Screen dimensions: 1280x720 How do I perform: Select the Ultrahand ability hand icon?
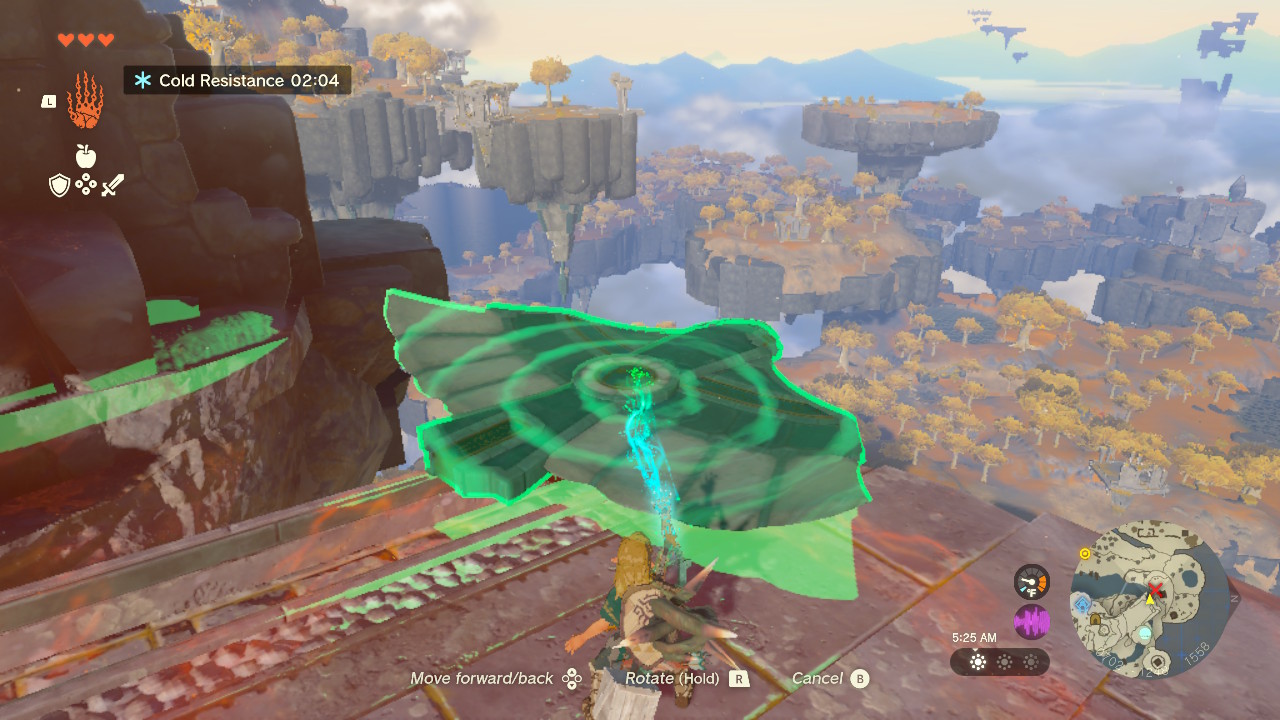(x=86, y=99)
